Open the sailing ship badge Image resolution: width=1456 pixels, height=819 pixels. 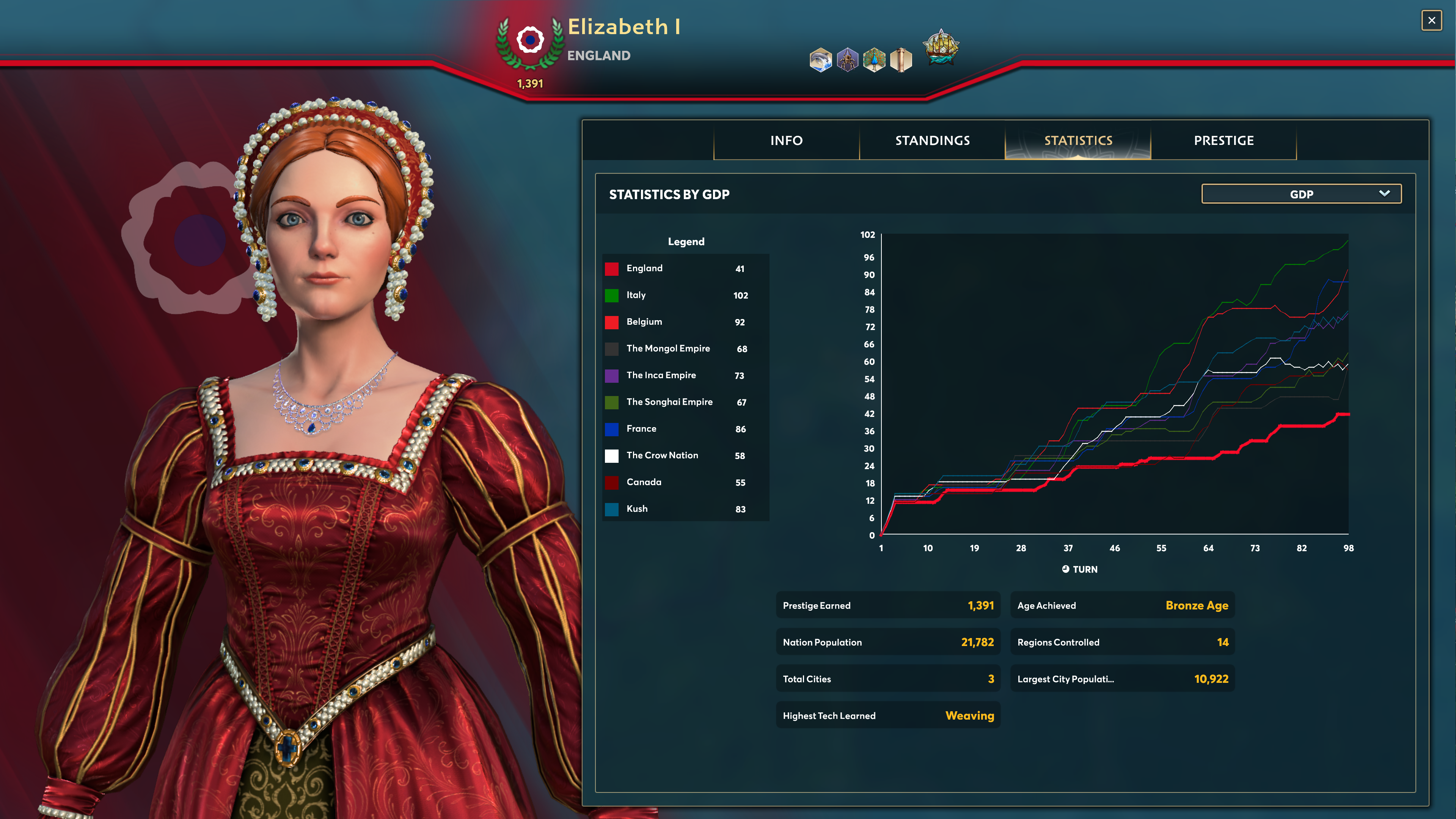pyautogui.click(x=941, y=47)
